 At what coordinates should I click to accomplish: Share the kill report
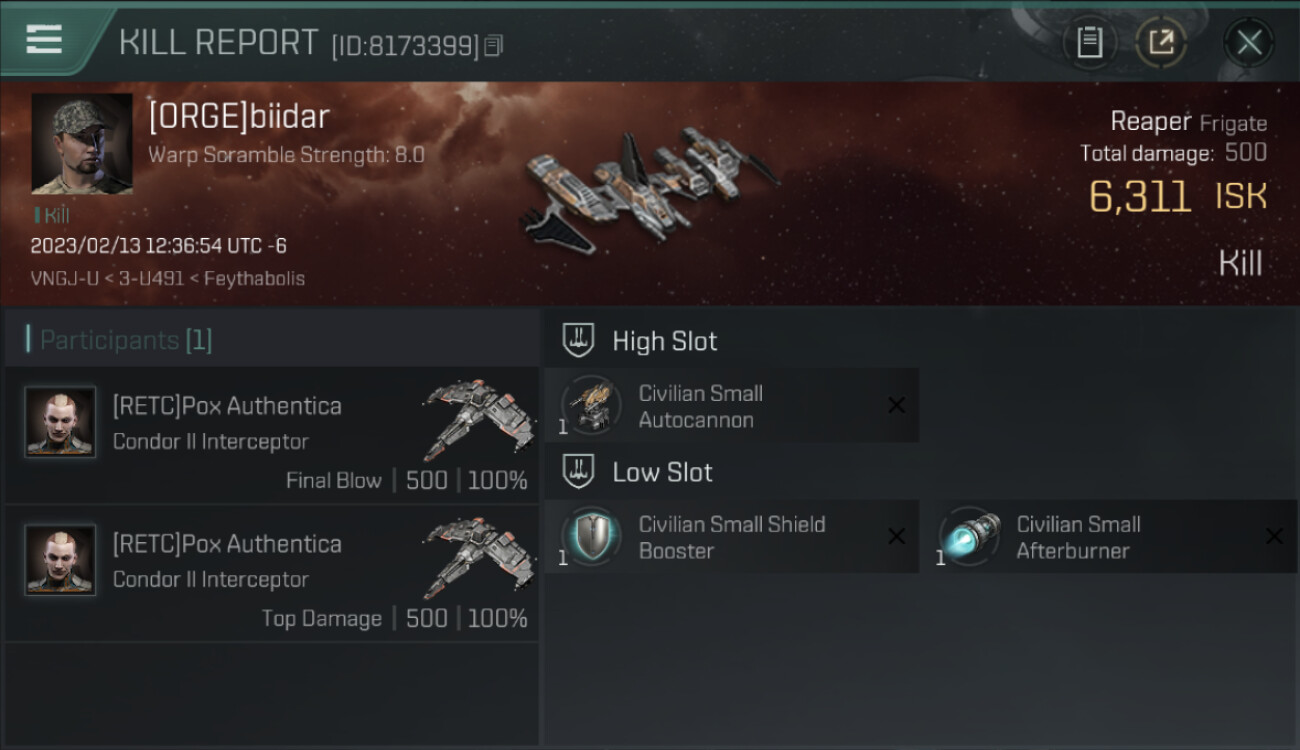[1161, 42]
